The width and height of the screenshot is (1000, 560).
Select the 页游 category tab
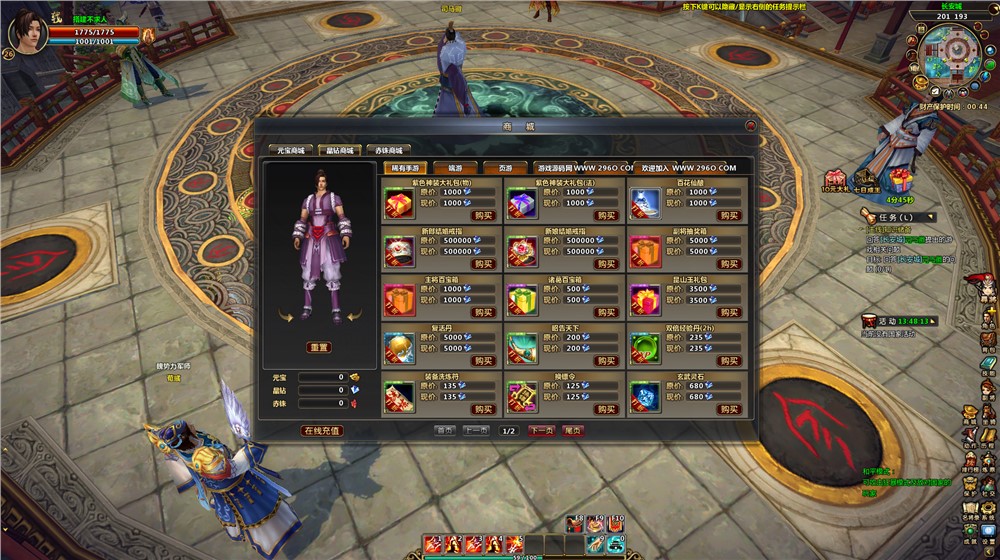(505, 168)
